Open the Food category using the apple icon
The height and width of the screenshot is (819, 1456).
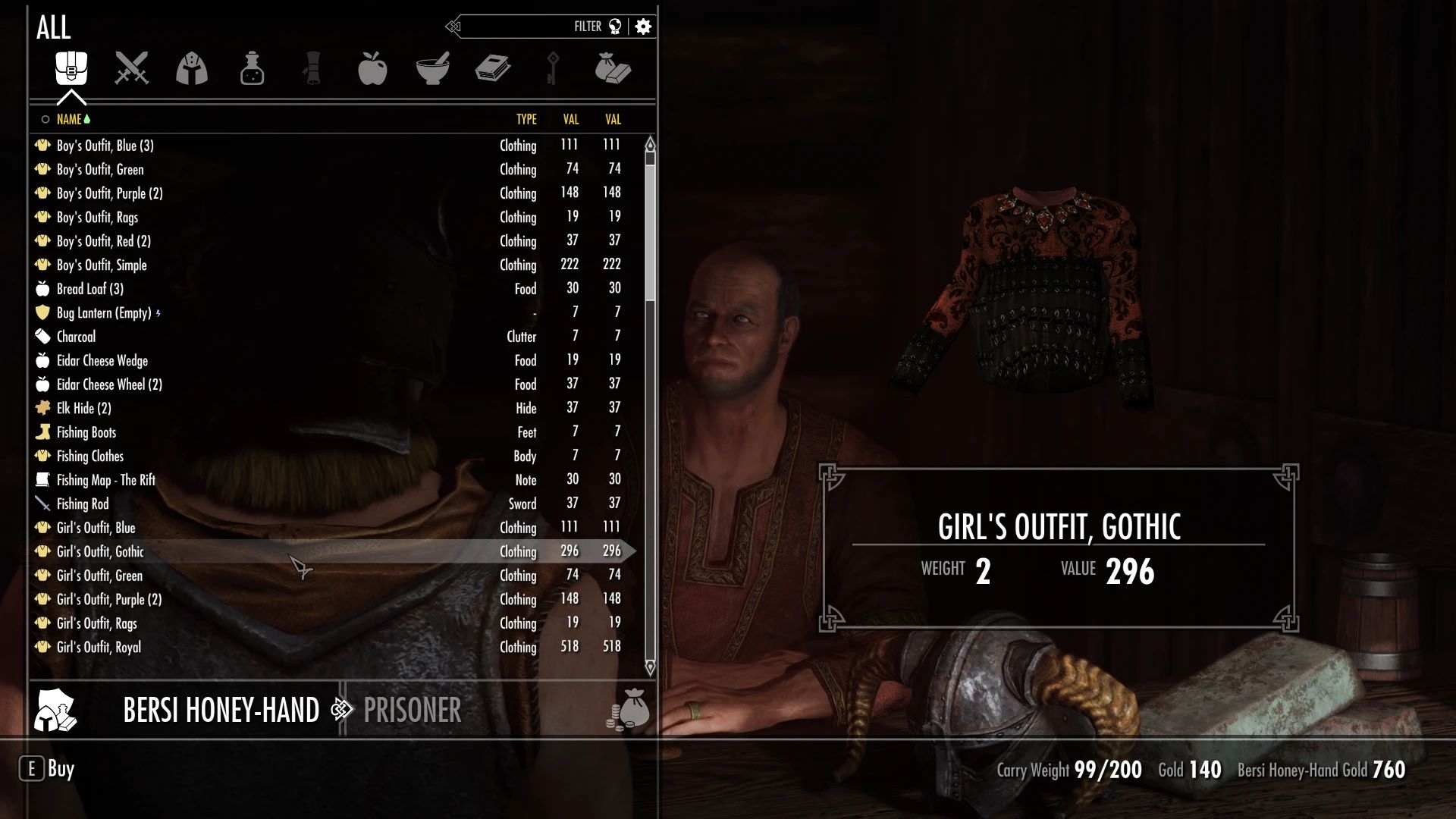click(374, 68)
